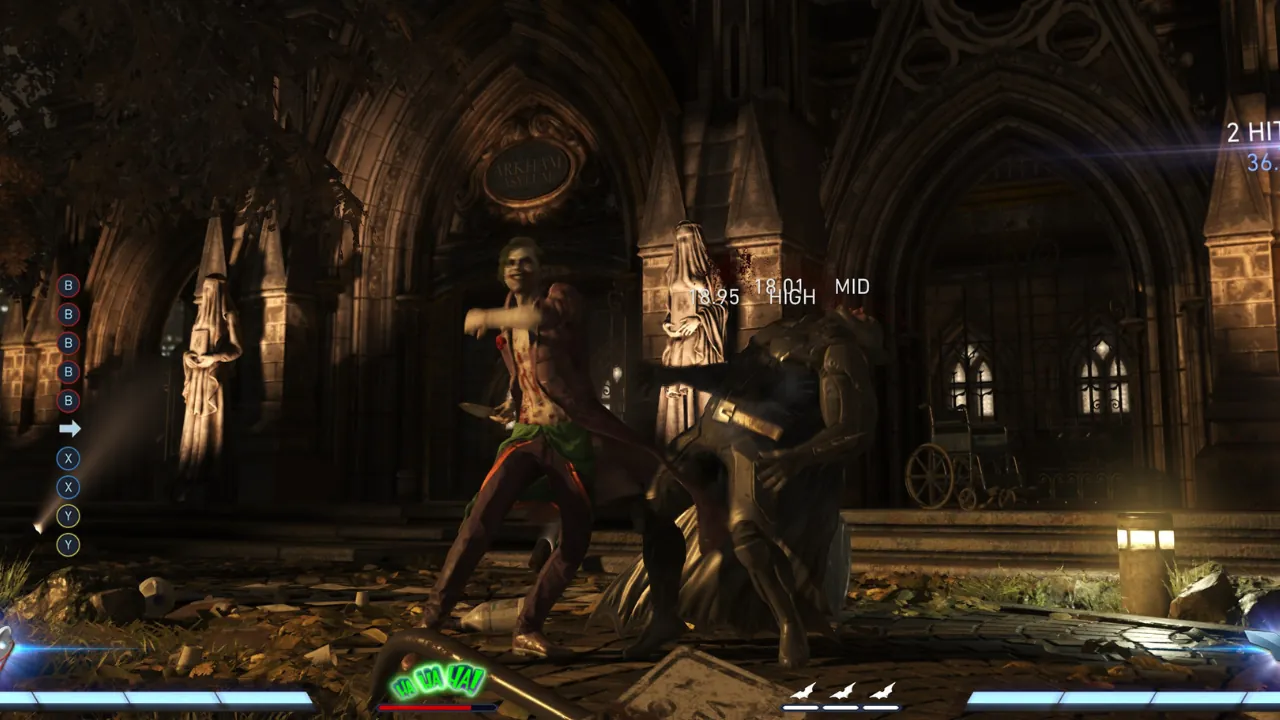
Task: Click the bottom Y button input icon
Action: tap(68, 543)
